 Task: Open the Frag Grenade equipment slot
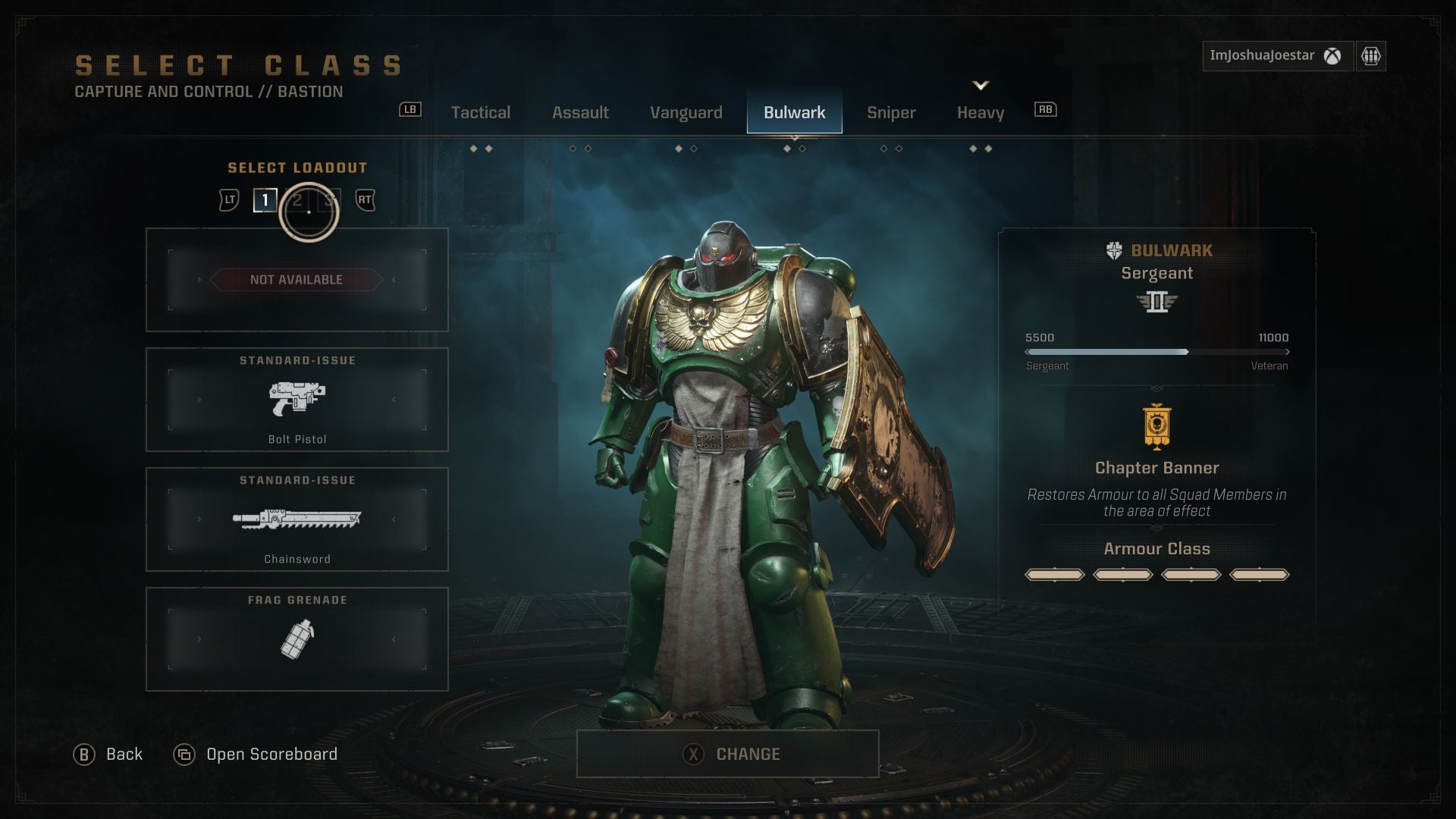(297, 639)
